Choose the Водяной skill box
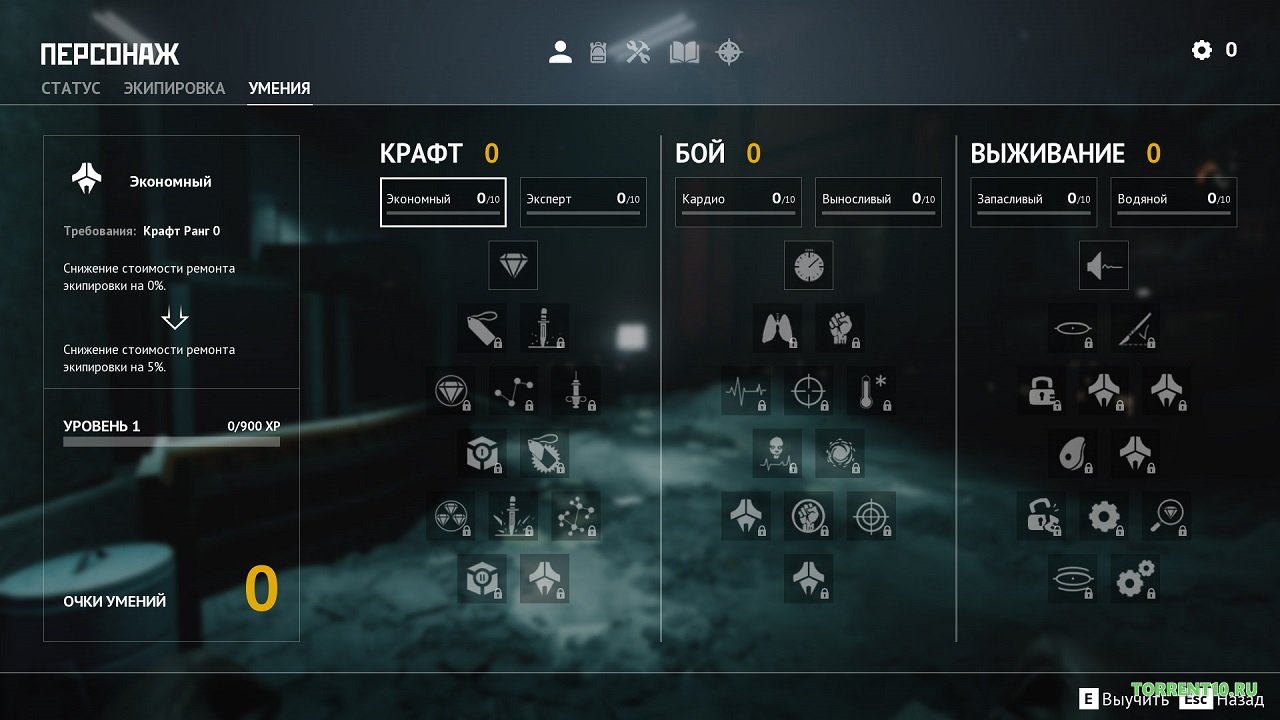This screenshot has width=1280, height=720. pos(1173,202)
